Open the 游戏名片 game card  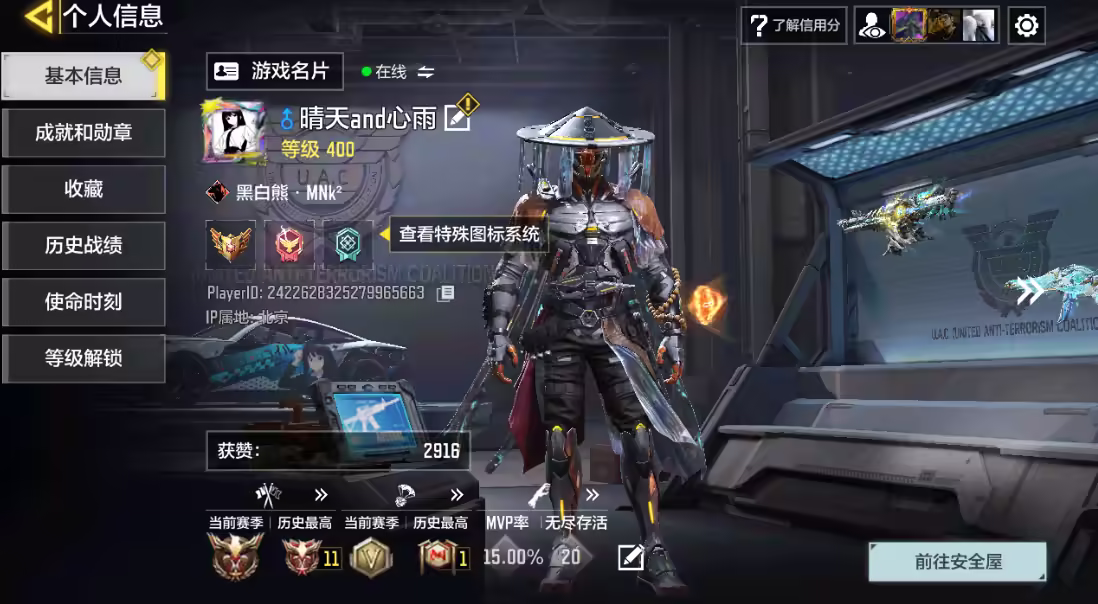(275, 71)
